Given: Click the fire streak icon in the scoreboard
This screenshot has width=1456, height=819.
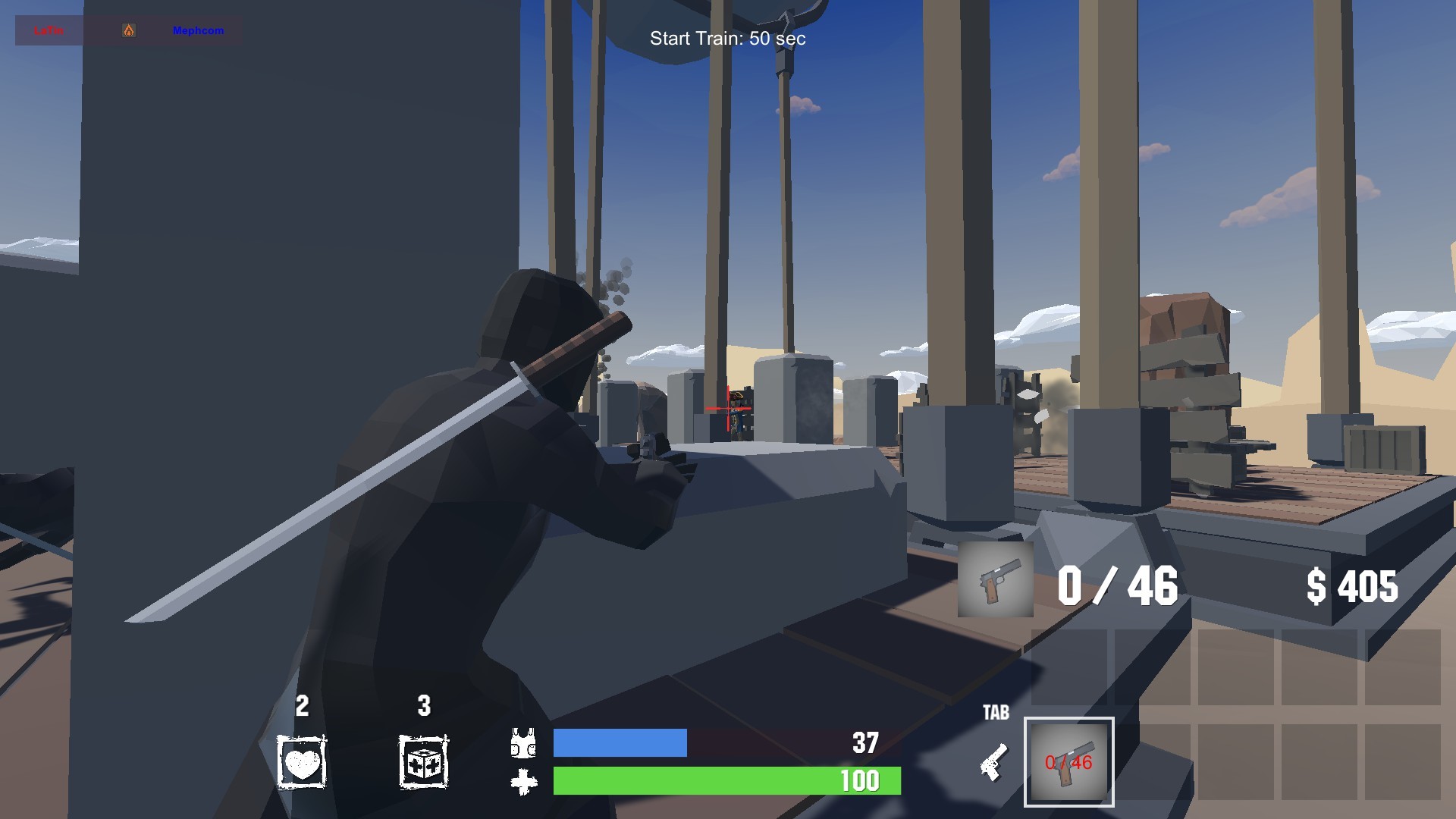Looking at the screenshot, I should 129,31.
